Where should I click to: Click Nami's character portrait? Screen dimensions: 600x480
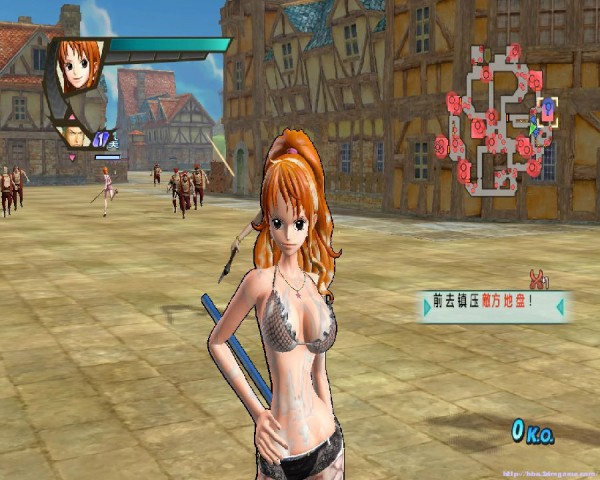pos(79,64)
